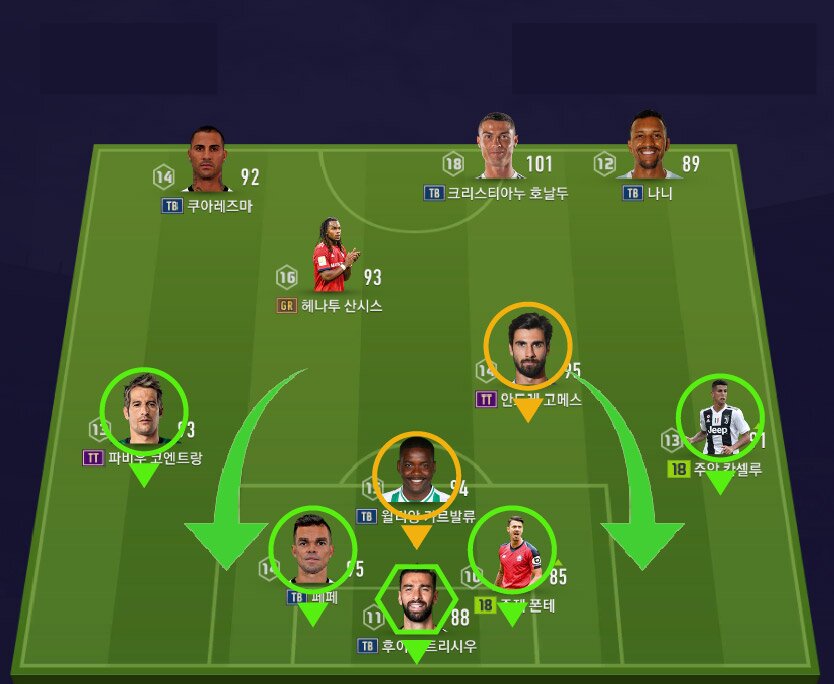Choose Fábio Coentrão at left back
This screenshot has height=684, width=834.
[x=145, y=412]
